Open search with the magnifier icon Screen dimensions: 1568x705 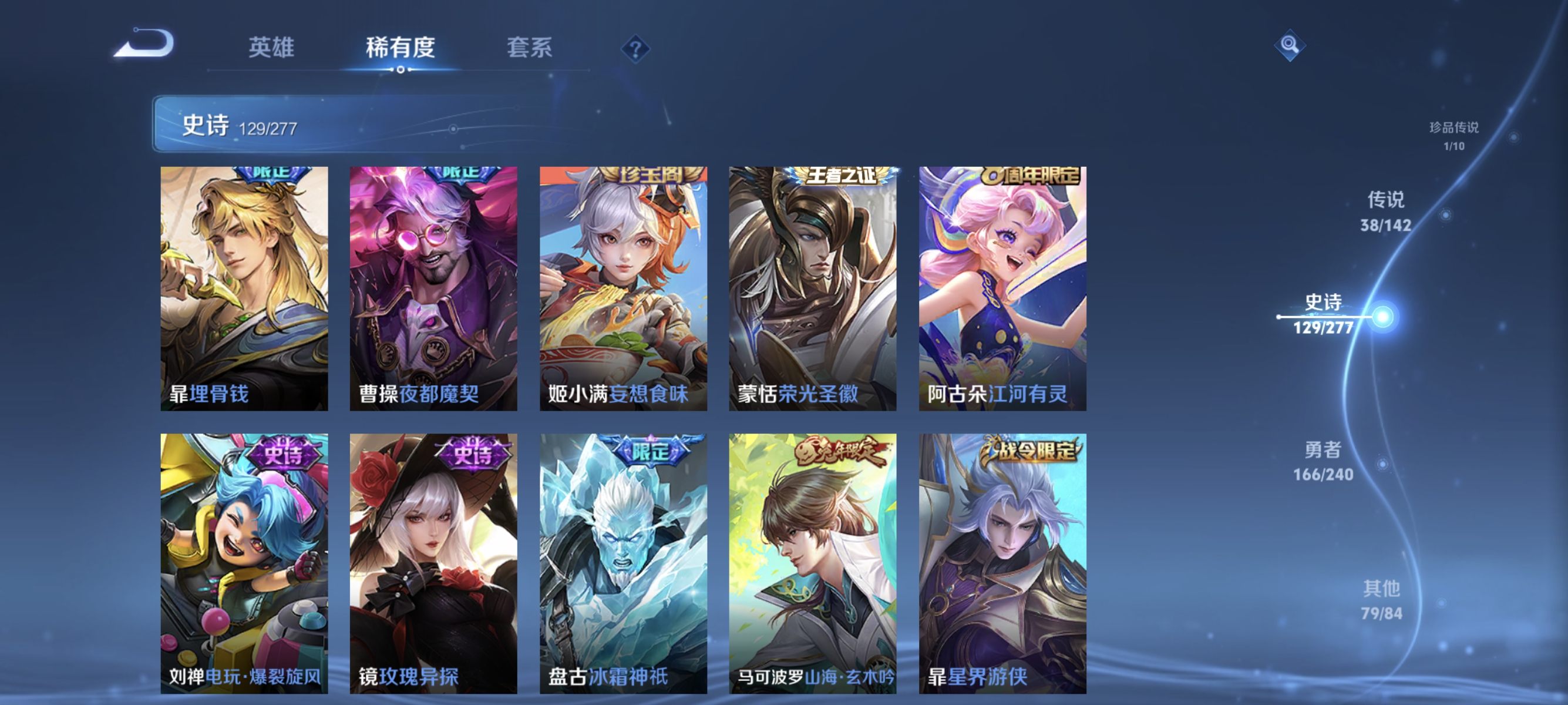tap(1290, 45)
